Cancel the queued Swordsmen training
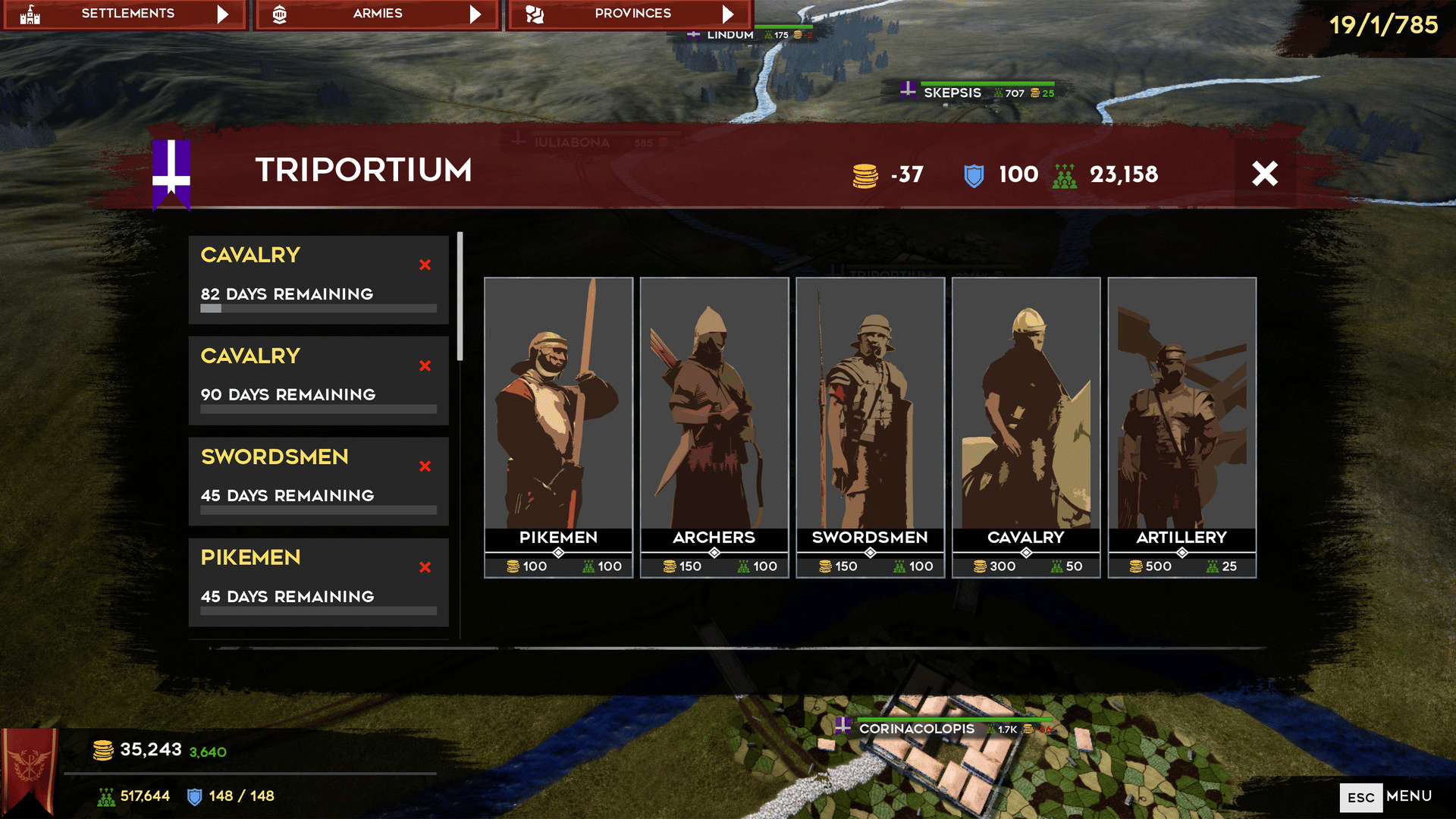The width and height of the screenshot is (1456, 819). tap(425, 466)
